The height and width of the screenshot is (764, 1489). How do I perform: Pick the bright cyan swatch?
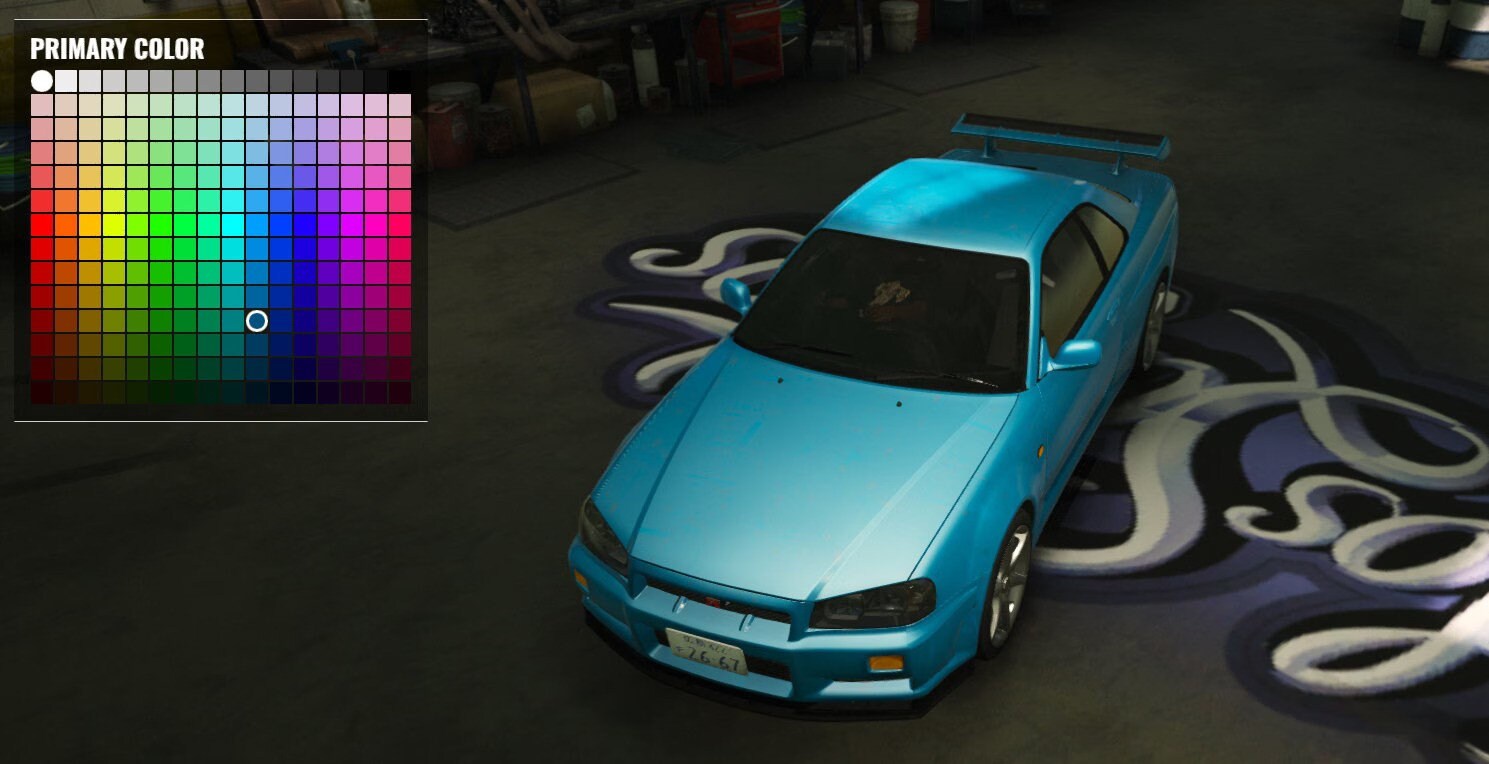point(235,227)
